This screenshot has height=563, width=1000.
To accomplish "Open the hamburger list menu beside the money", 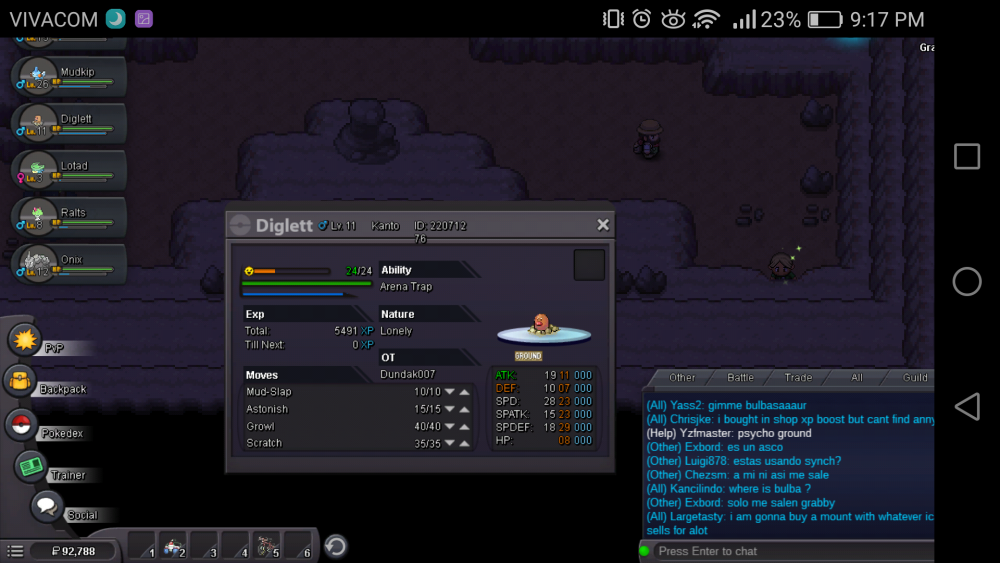I will click(x=15, y=551).
